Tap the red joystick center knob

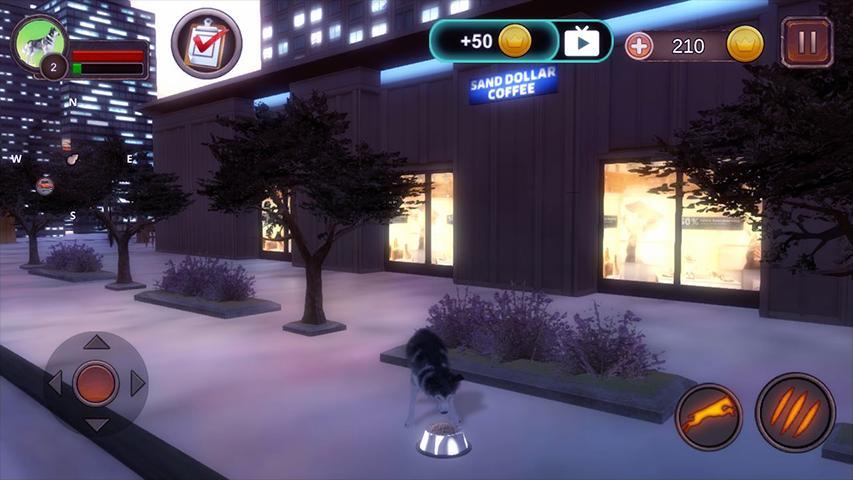[x=96, y=383]
